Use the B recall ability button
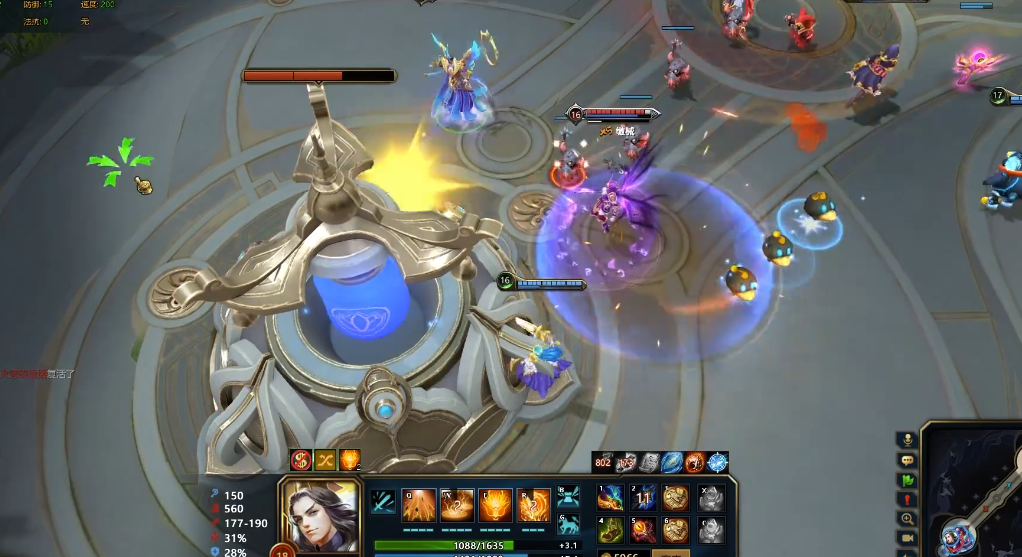1022x557 pixels. pos(568,495)
